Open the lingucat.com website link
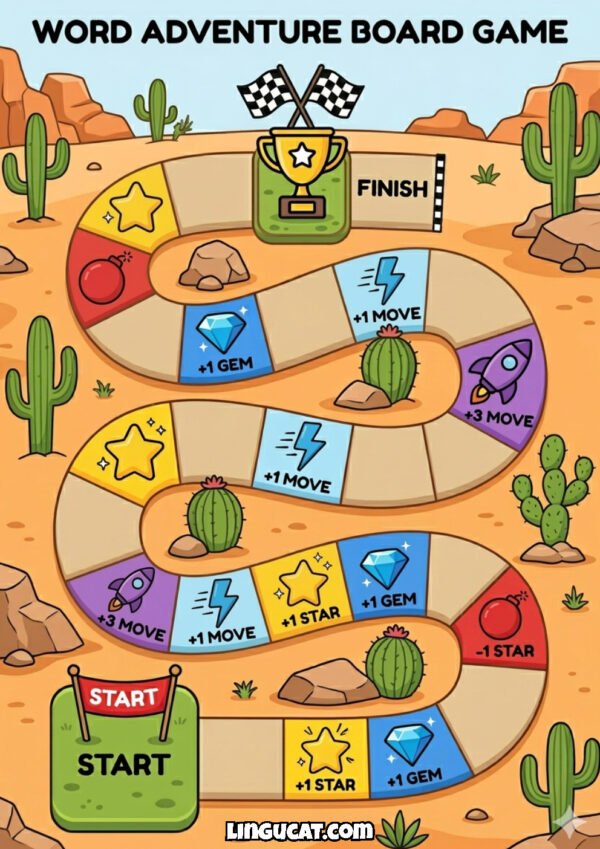 tap(299, 830)
